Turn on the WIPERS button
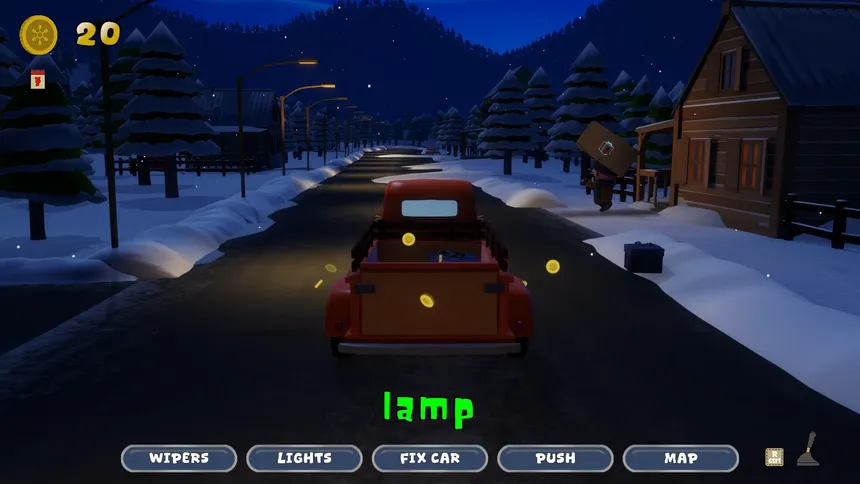 pos(179,458)
